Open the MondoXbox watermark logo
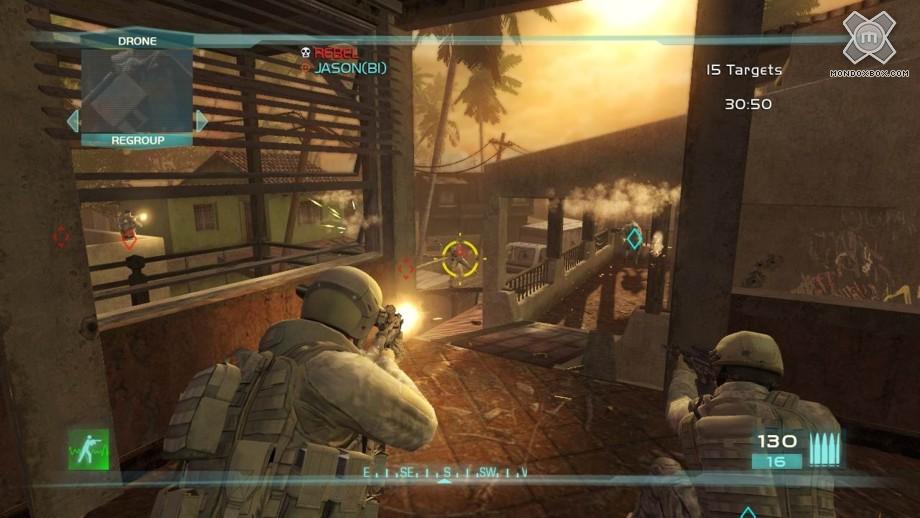 point(867,40)
